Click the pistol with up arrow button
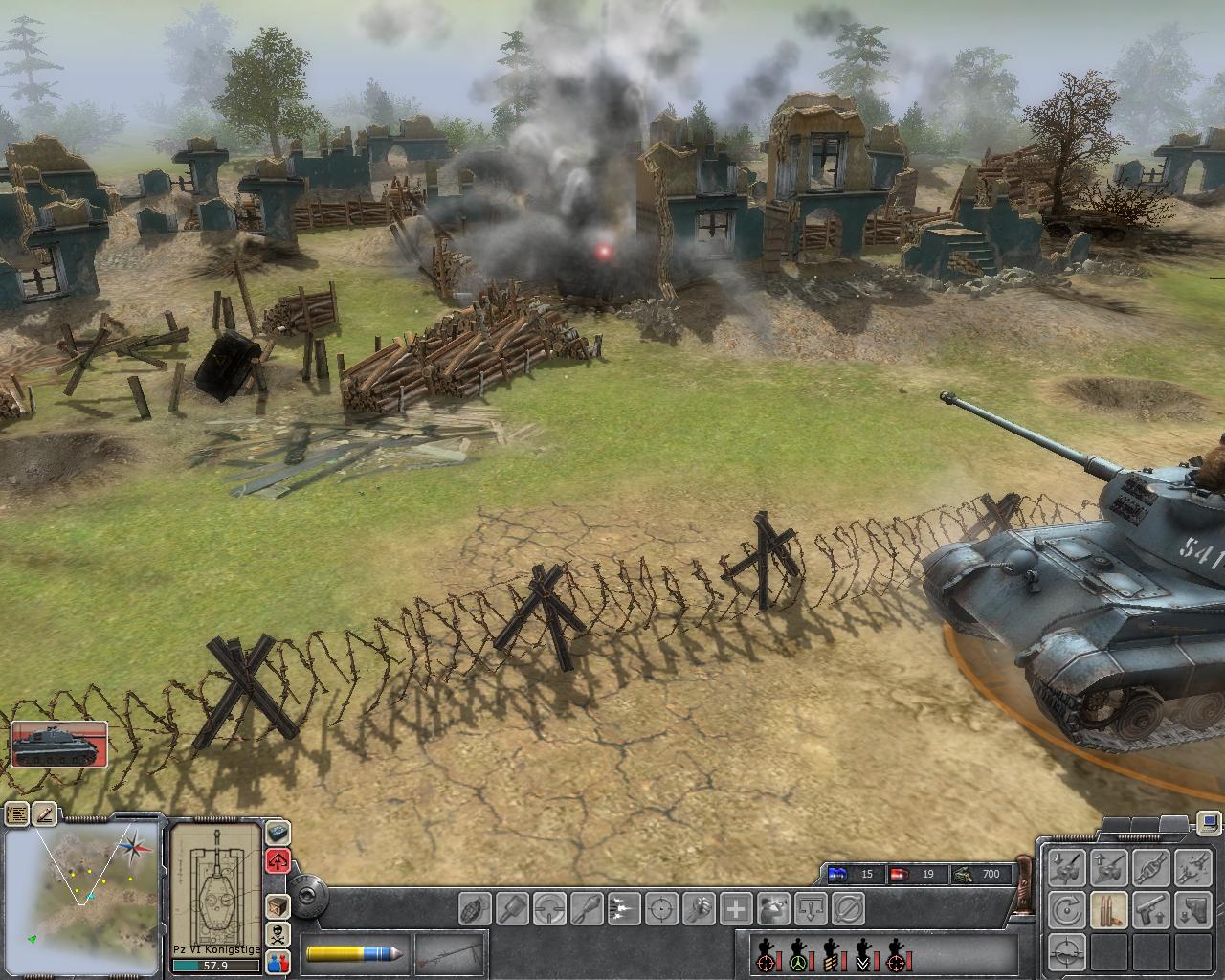 (1150, 909)
